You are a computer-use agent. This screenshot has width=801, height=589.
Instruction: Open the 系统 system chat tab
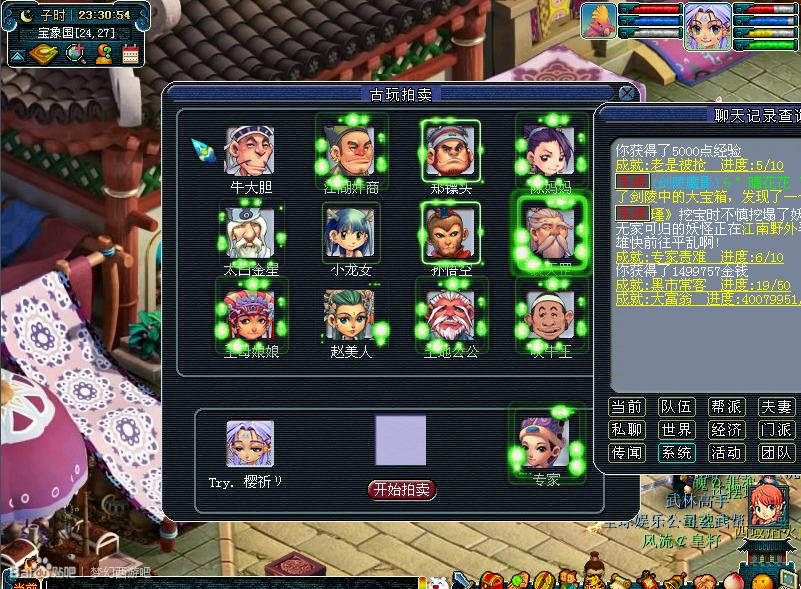pos(676,452)
